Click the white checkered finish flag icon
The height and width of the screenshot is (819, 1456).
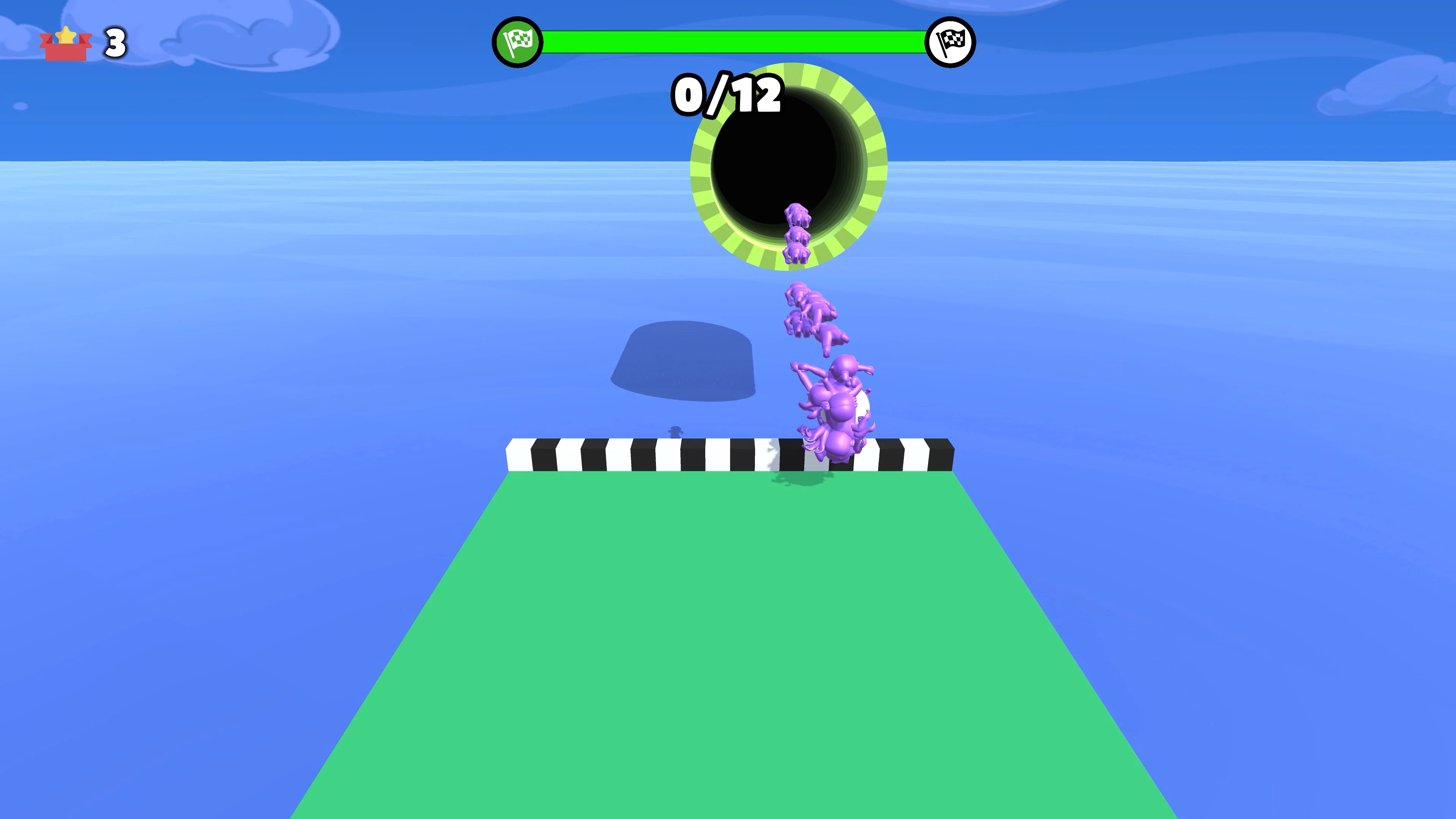pos(951,41)
